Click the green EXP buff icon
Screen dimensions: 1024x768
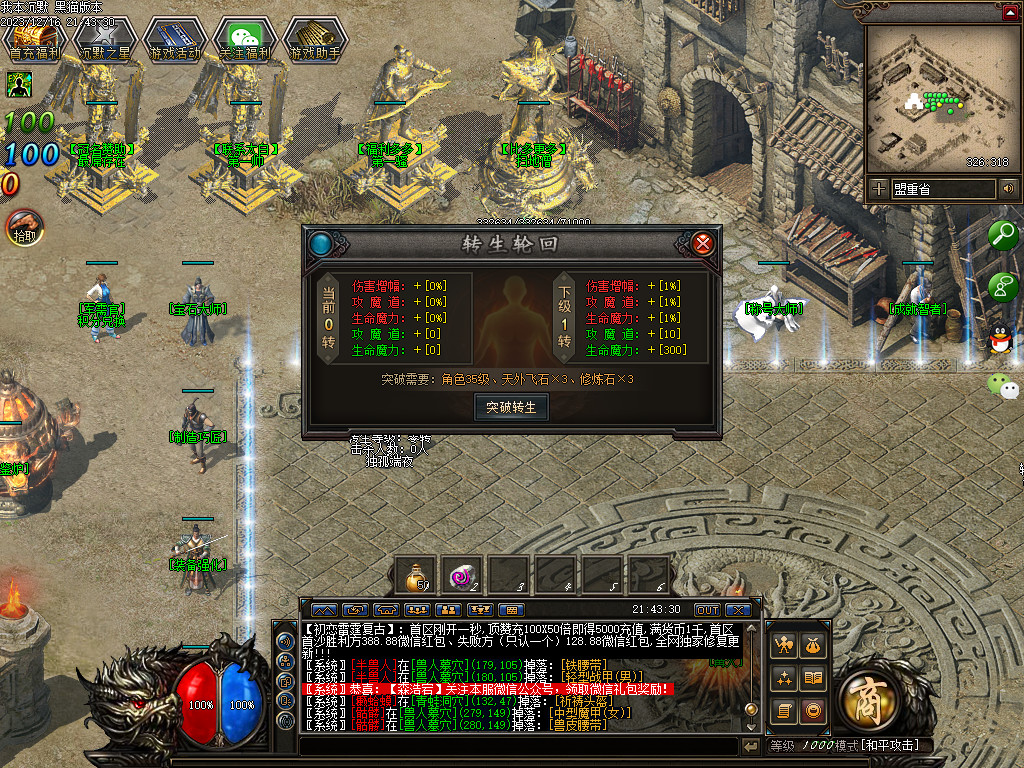click(x=19, y=84)
